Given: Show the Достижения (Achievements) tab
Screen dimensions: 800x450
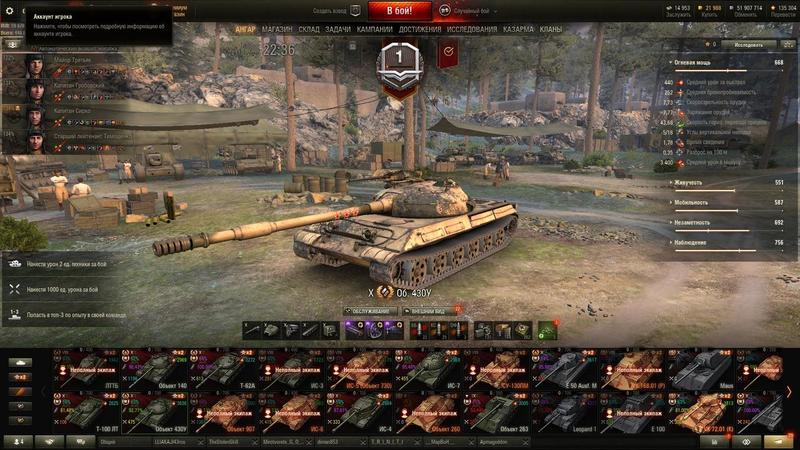Looking at the screenshot, I should (420, 30).
